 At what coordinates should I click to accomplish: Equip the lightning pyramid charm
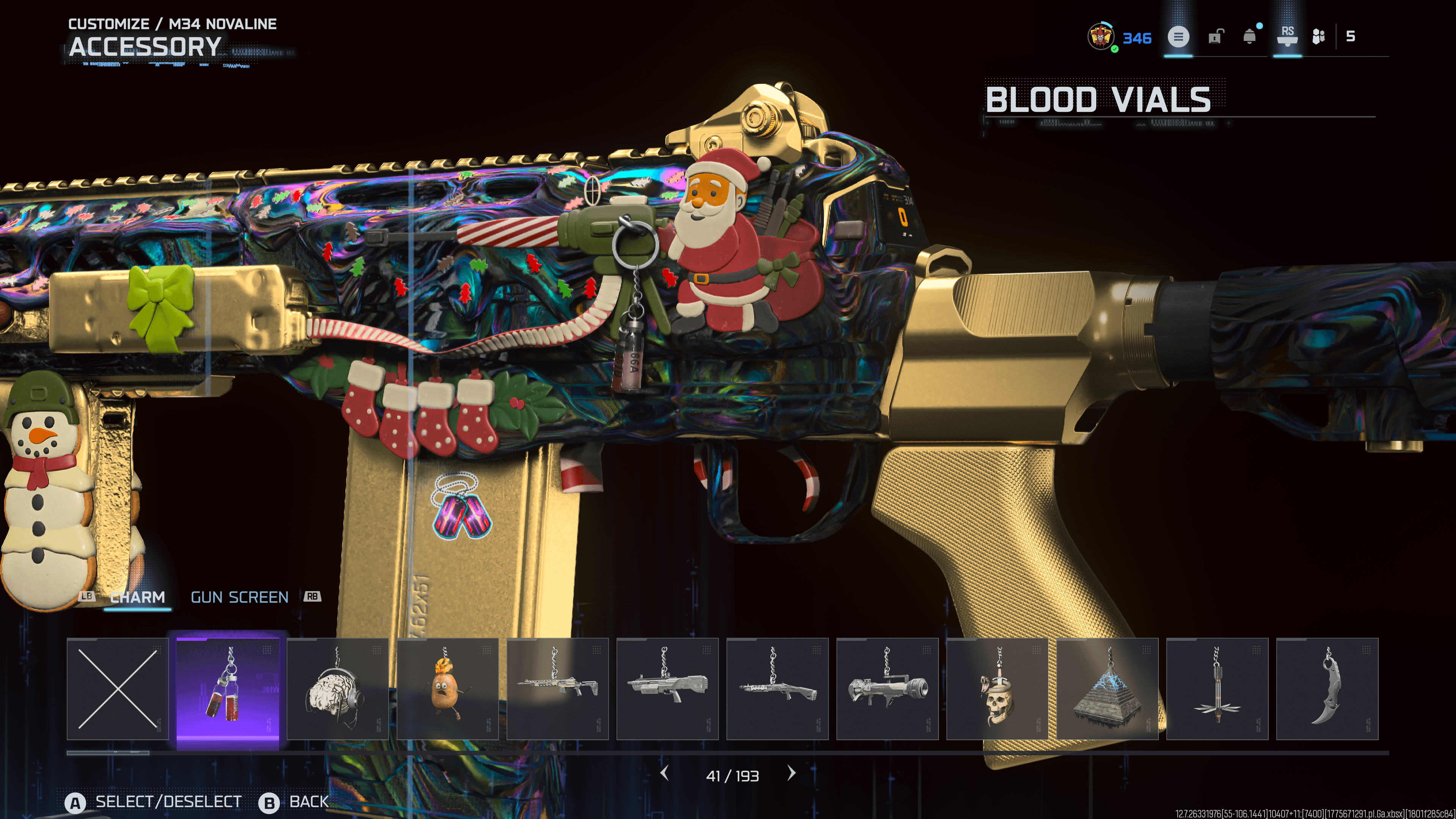(1107, 689)
